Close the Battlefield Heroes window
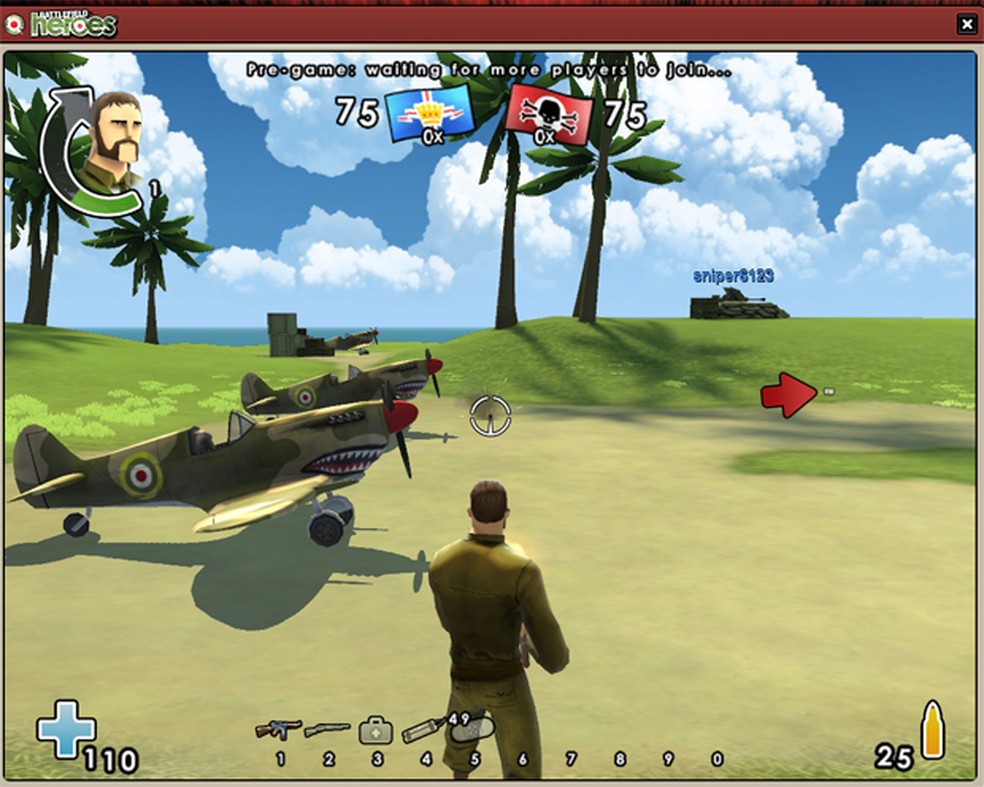This screenshot has height=787, width=984. pyautogui.click(x=966, y=24)
